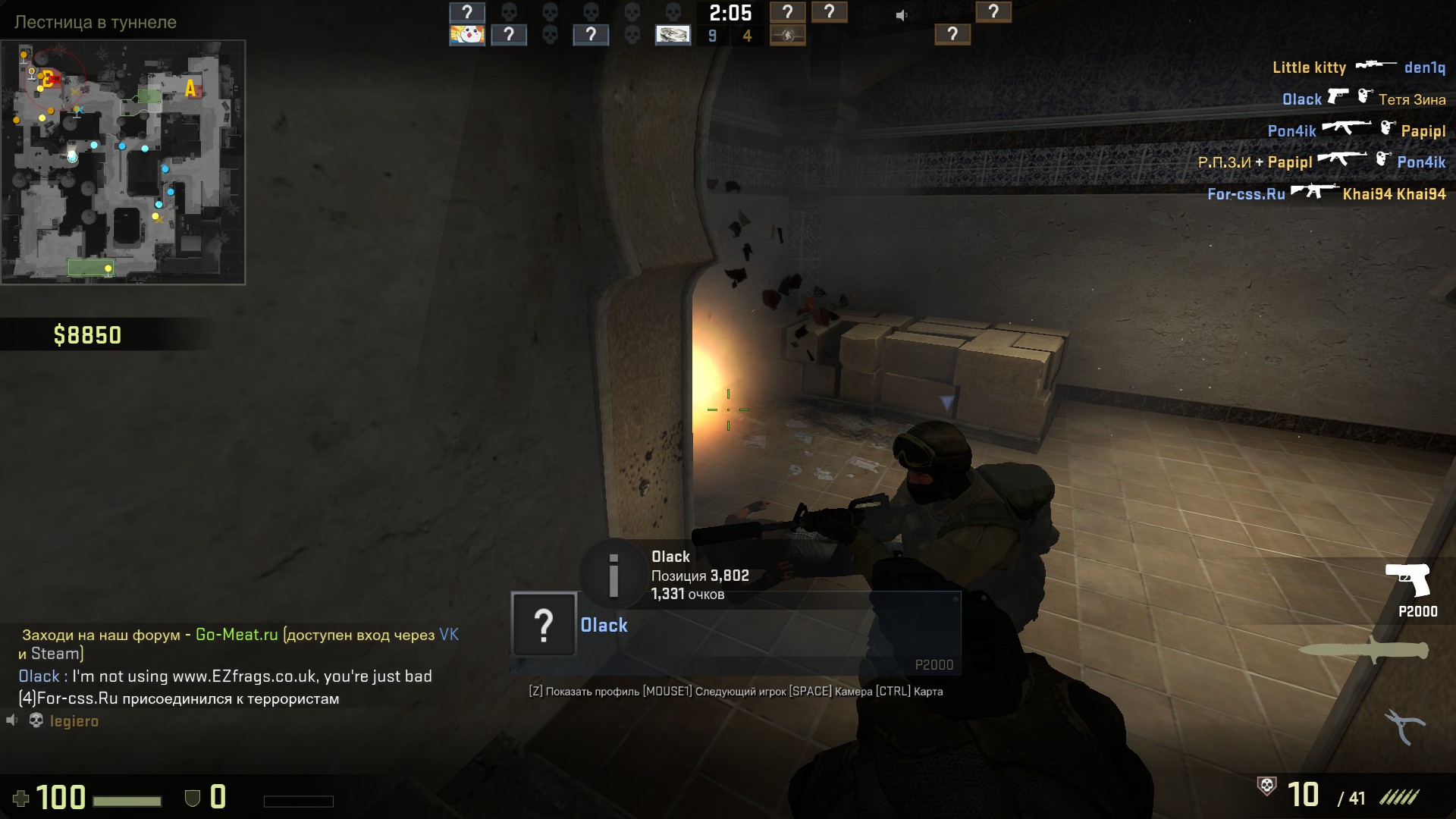Select Olack's name in the spectator panel
1456x819 pixels.
coord(604,626)
